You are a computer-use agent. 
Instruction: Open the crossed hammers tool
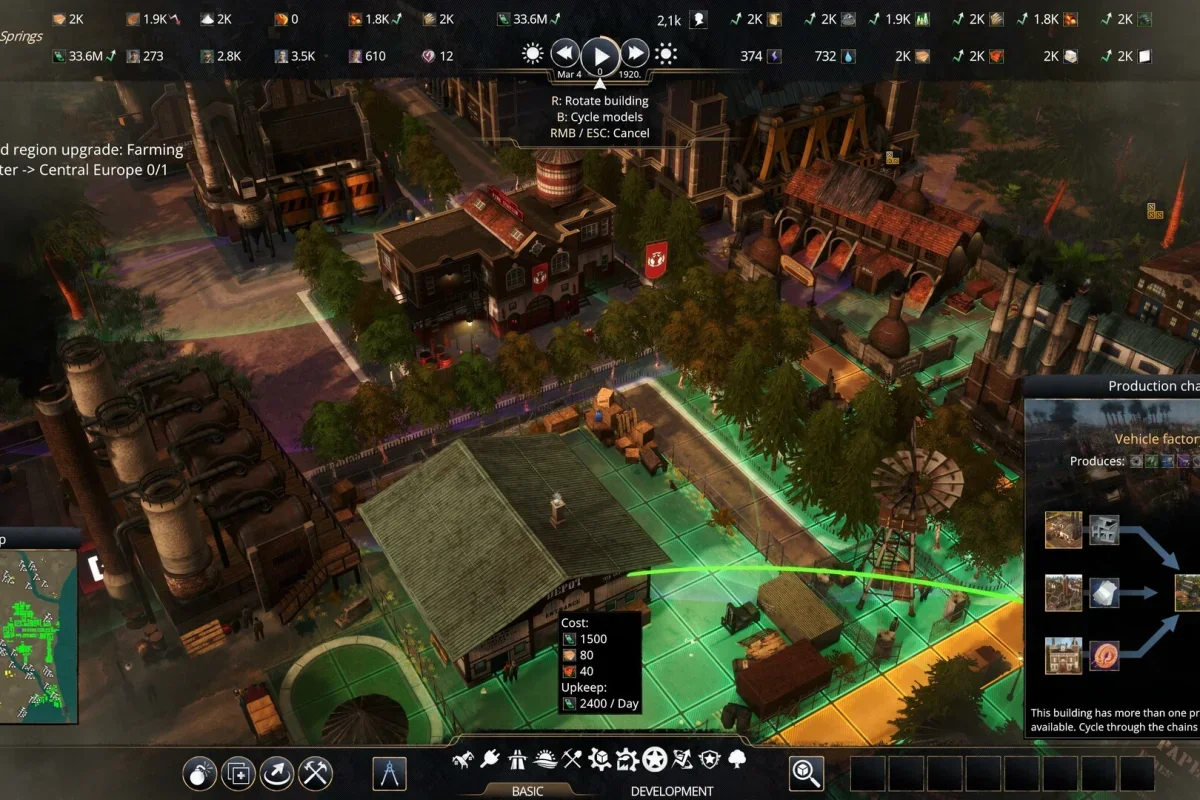[x=316, y=772]
